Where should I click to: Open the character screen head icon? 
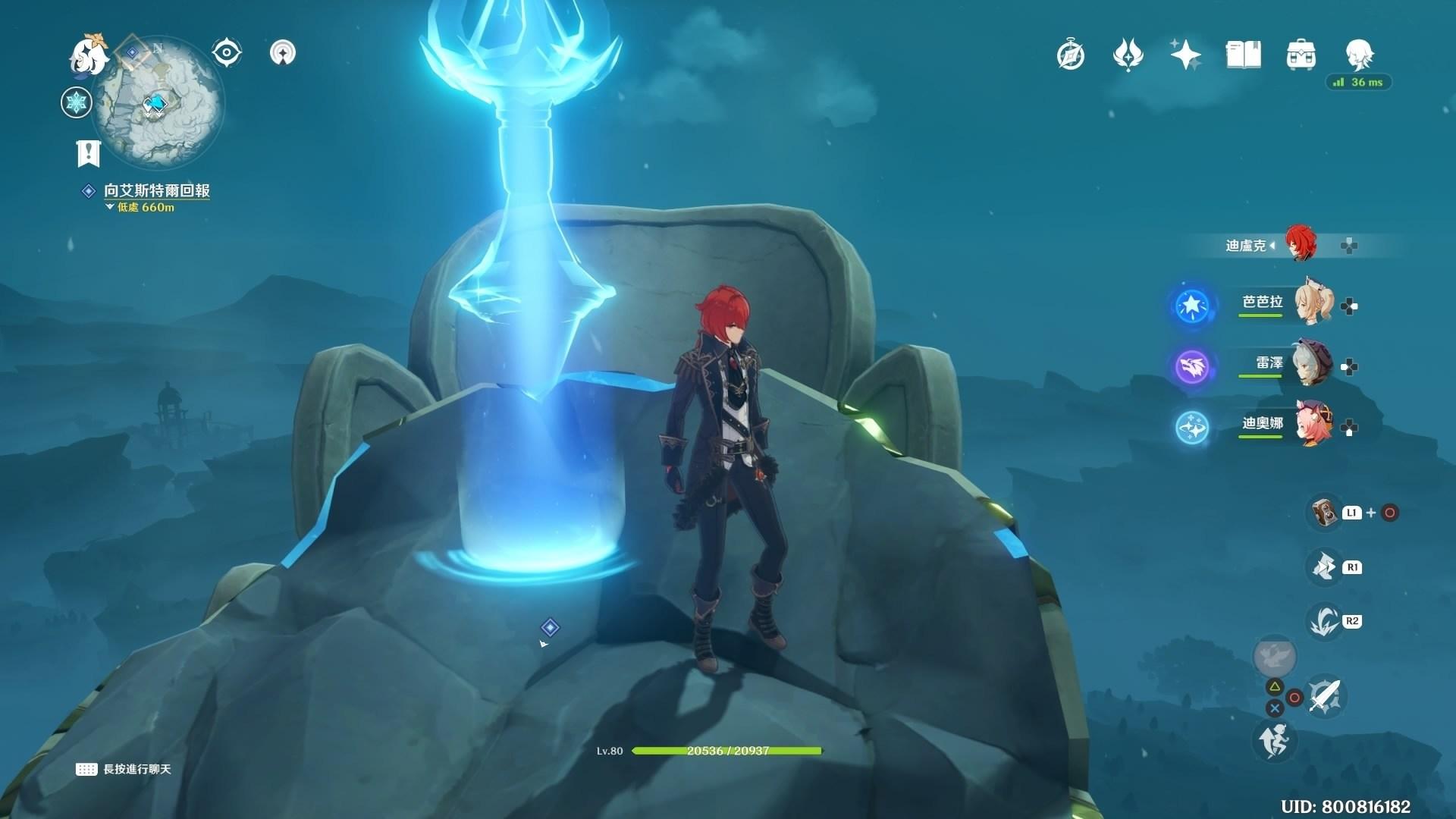coord(1359,55)
